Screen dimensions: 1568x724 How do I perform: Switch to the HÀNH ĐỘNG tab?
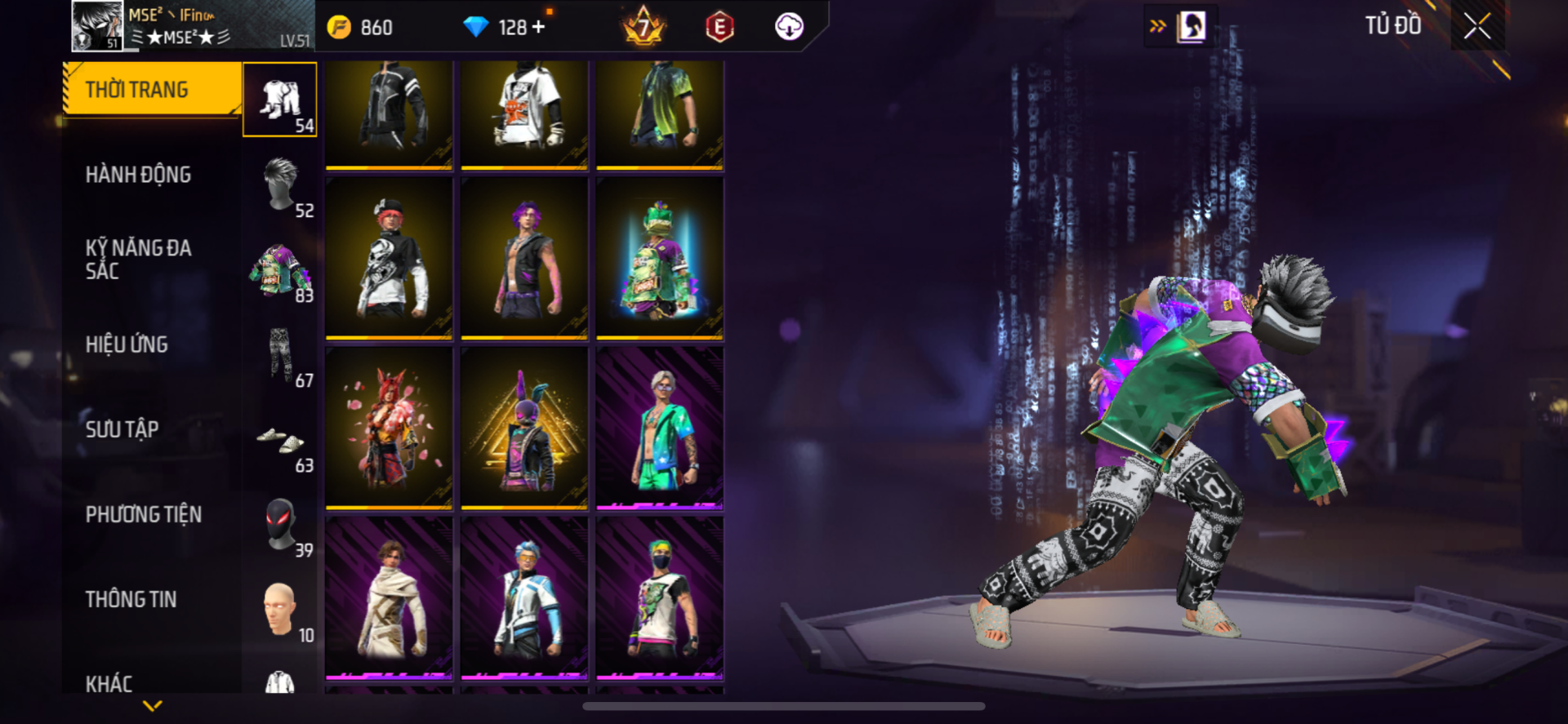coord(139,175)
